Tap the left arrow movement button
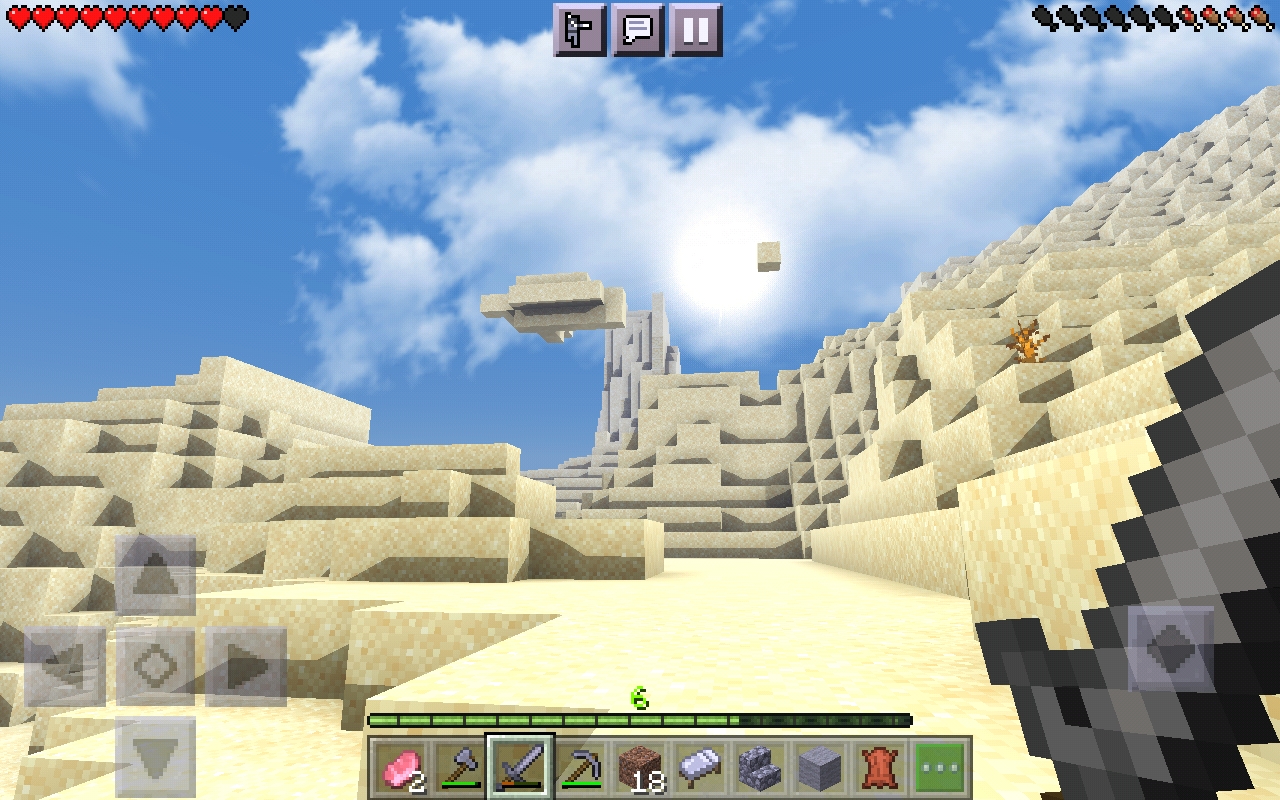Image resolution: width=1280 pixels, height=800 pixels. click(65, 666)
